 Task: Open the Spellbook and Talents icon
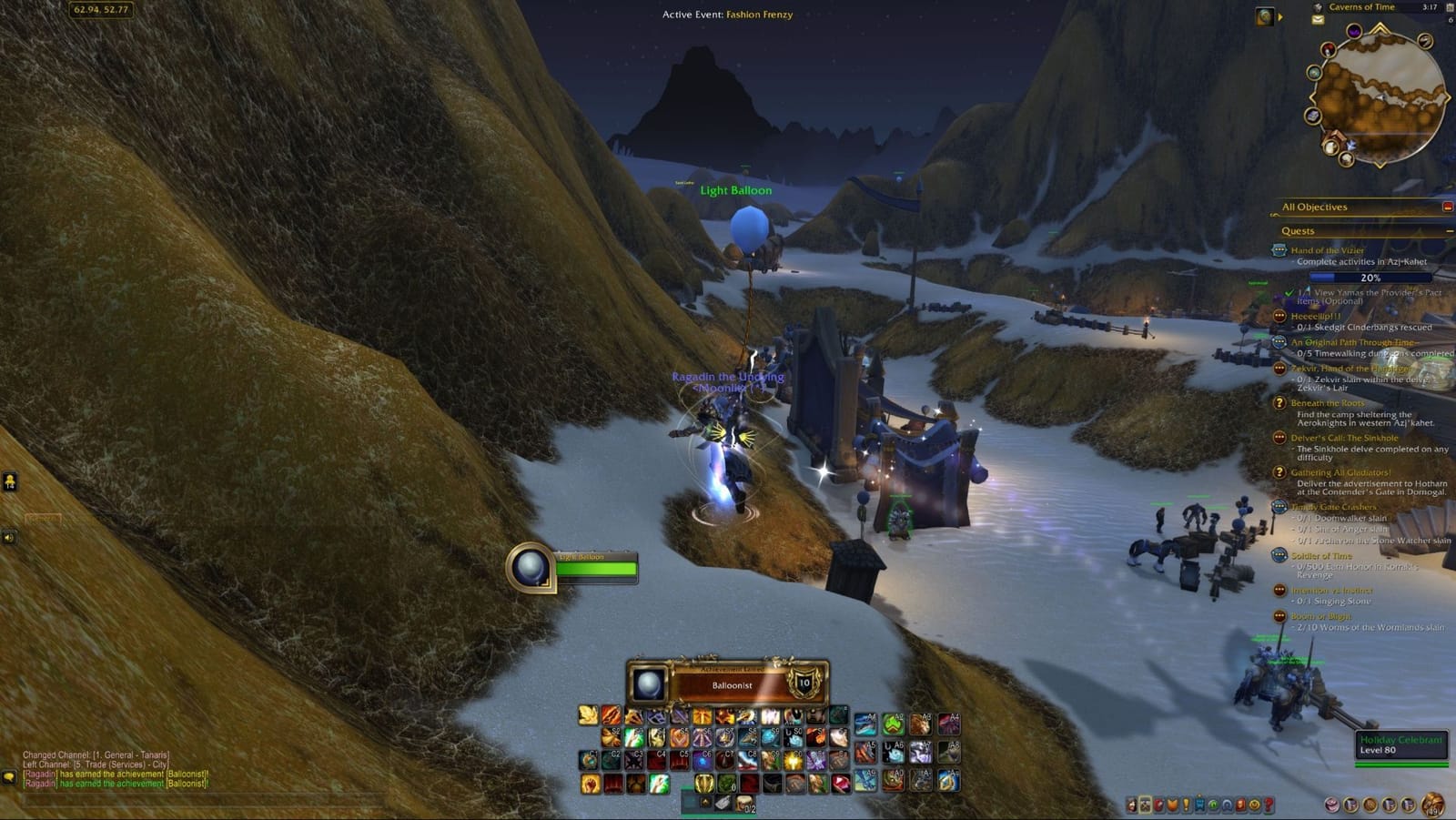(x=1144, y=804)
